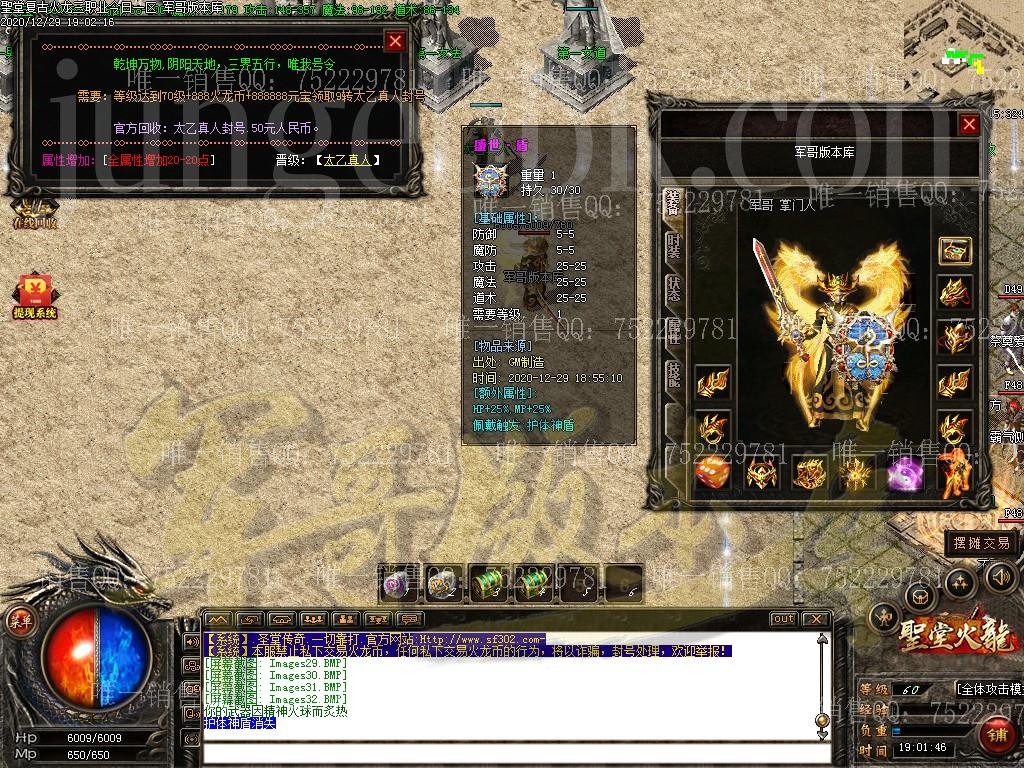Use the green chest in hotbar slot 3
Screen dimensions: 1024x768
coord(488,583)
